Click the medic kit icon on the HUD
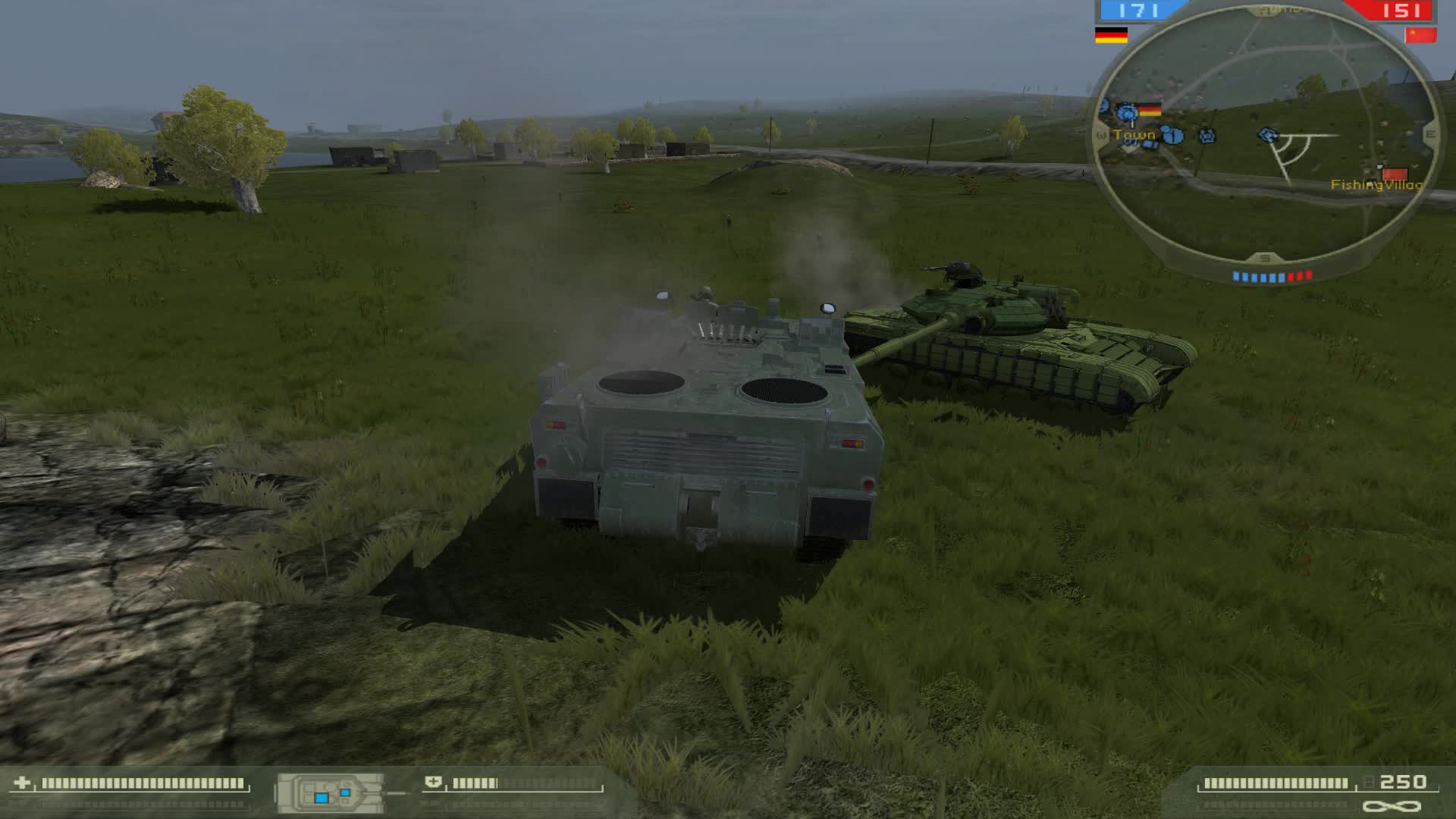The image size is (1456, 819). click(x=434, y=782)
